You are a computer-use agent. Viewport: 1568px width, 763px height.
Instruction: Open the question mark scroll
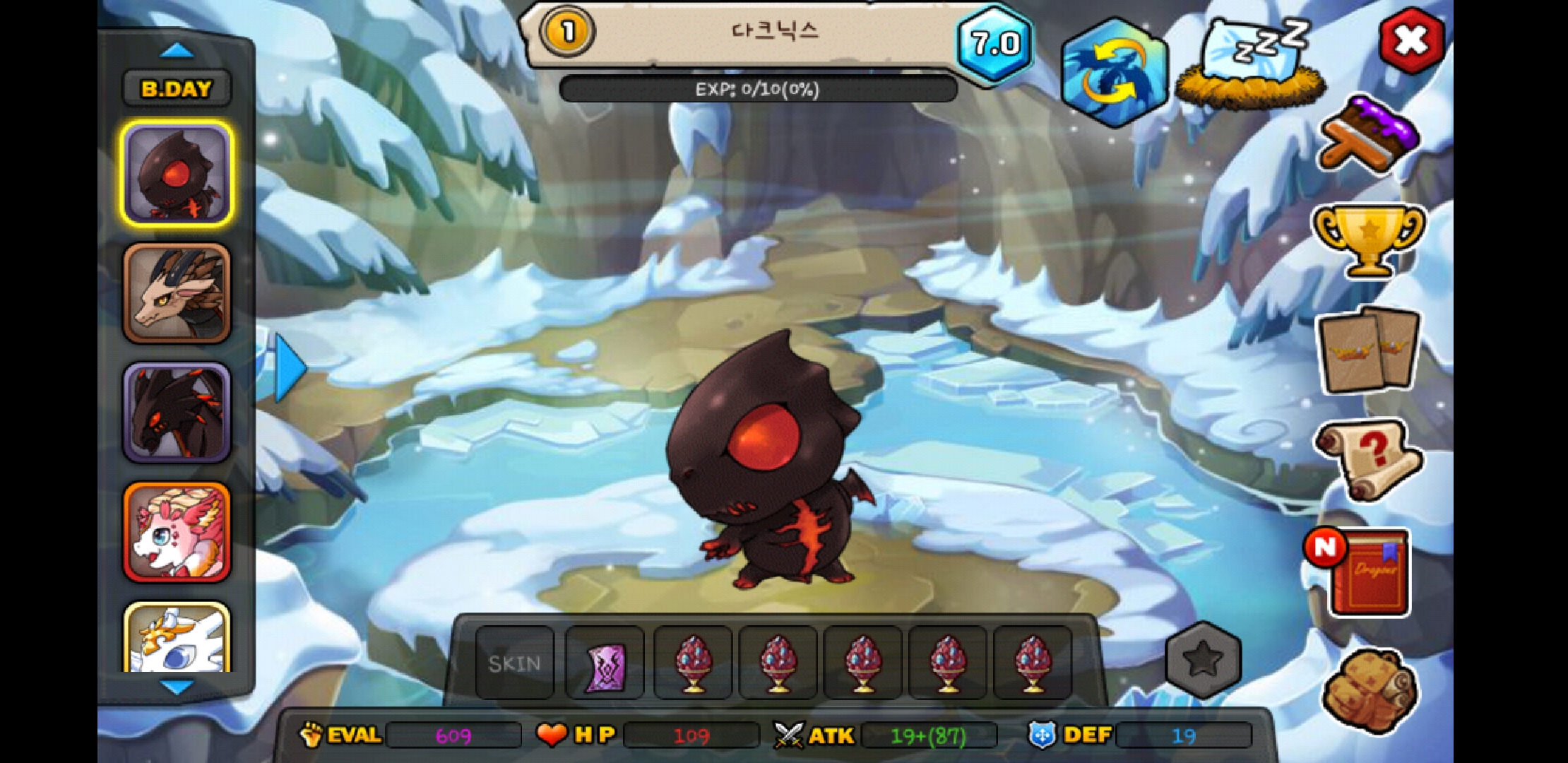point(1369,459)
